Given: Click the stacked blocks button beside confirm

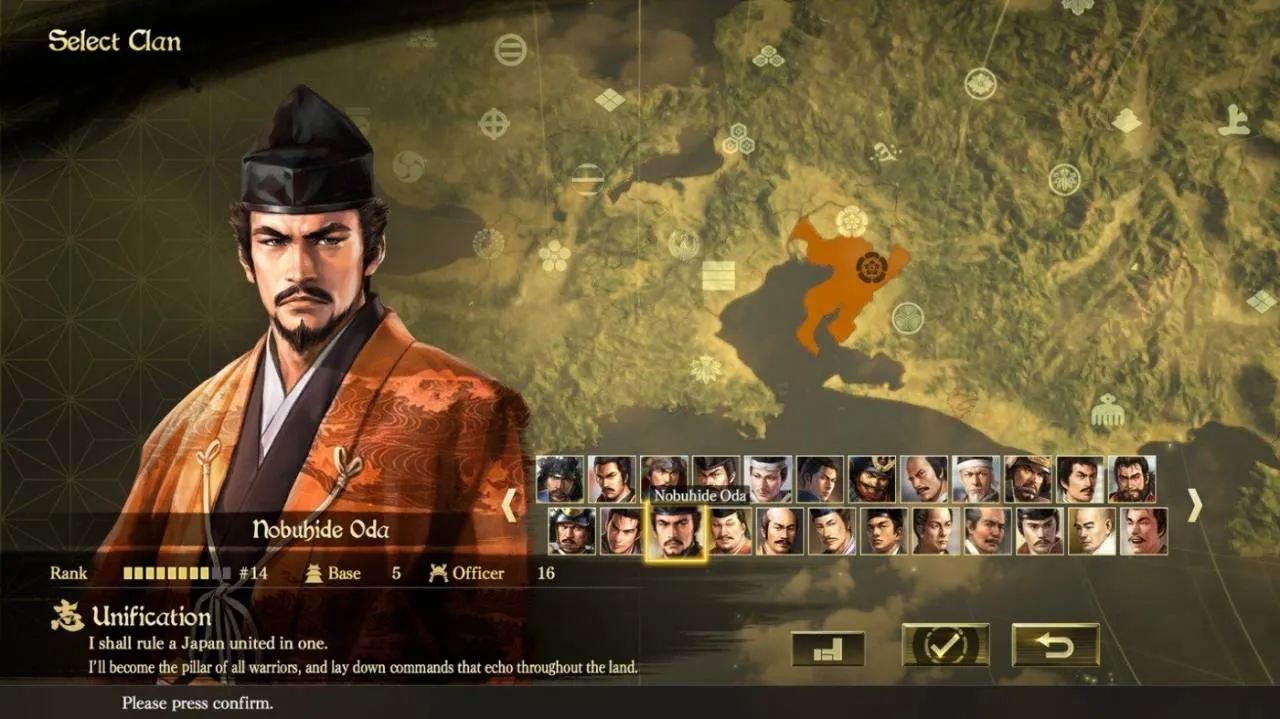Looking at the screenshot, I should click(827, 649).
